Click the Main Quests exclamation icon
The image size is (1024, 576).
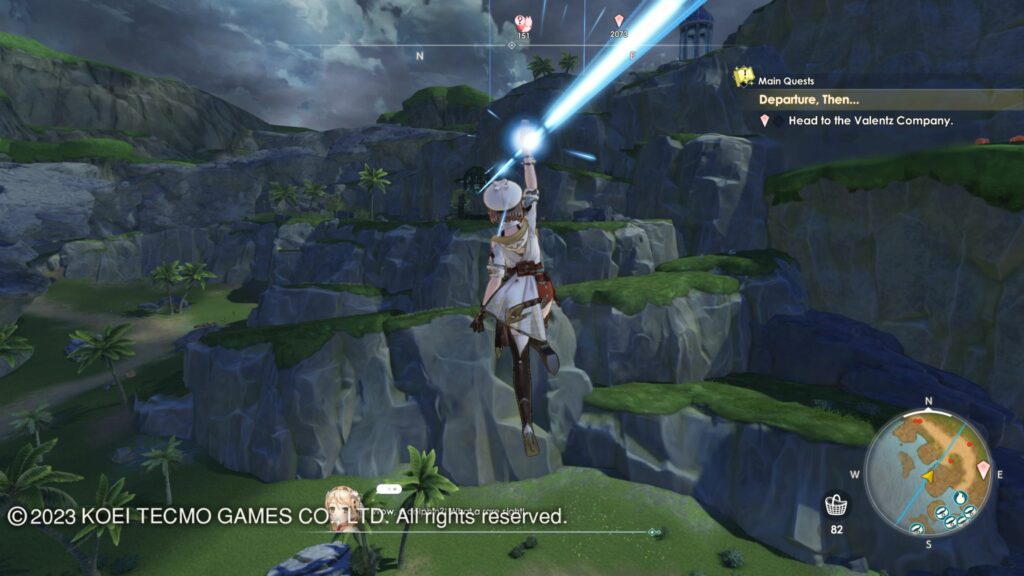click(x=743, y=77)
